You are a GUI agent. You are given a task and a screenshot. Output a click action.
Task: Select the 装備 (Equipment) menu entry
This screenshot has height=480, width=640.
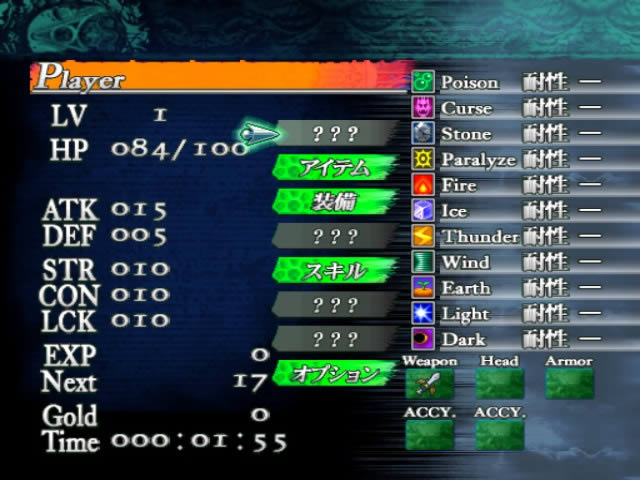pos(334,201)
